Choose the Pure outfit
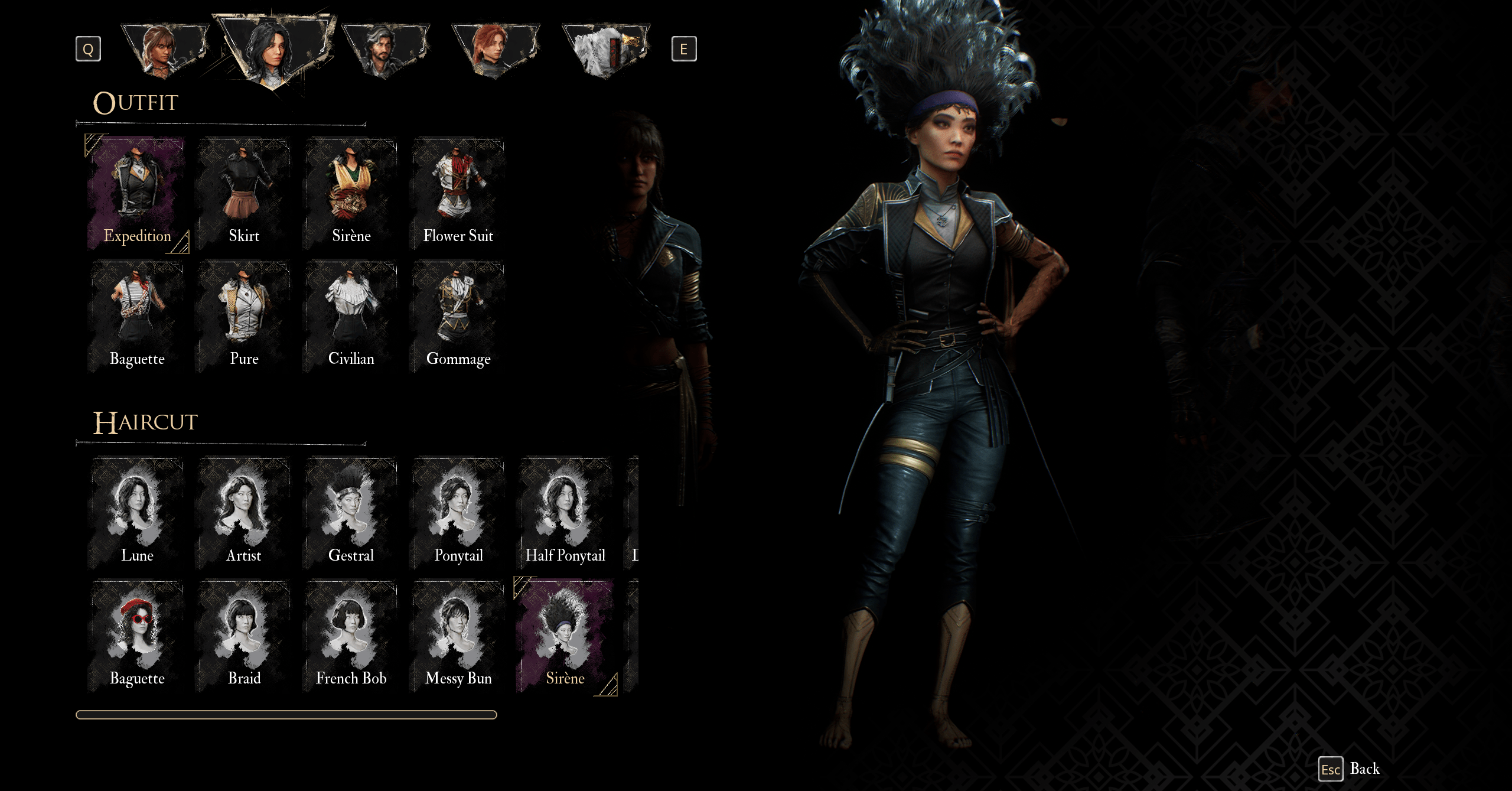 (244, 316)
